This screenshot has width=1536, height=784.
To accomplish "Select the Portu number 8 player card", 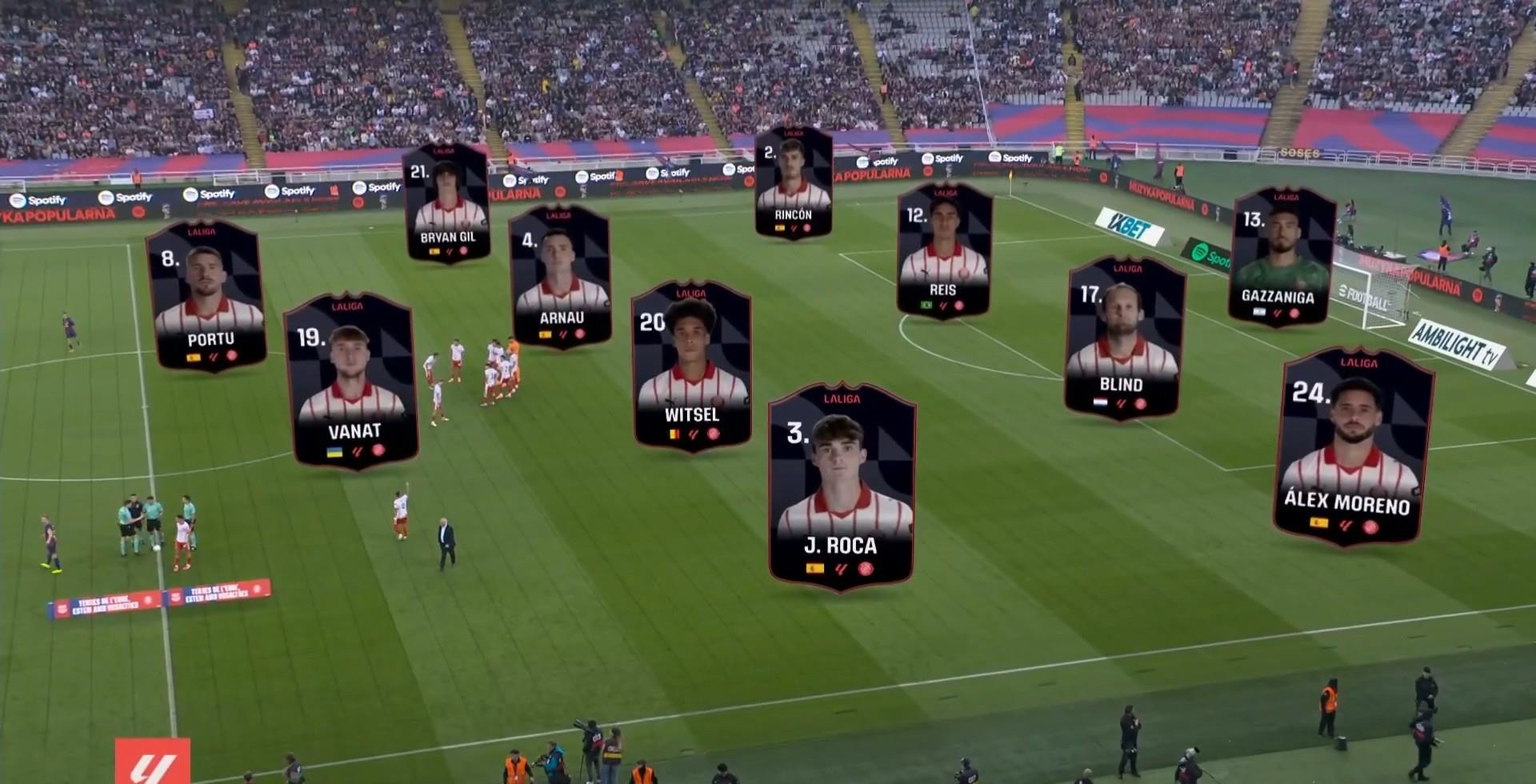I will 206,297.
